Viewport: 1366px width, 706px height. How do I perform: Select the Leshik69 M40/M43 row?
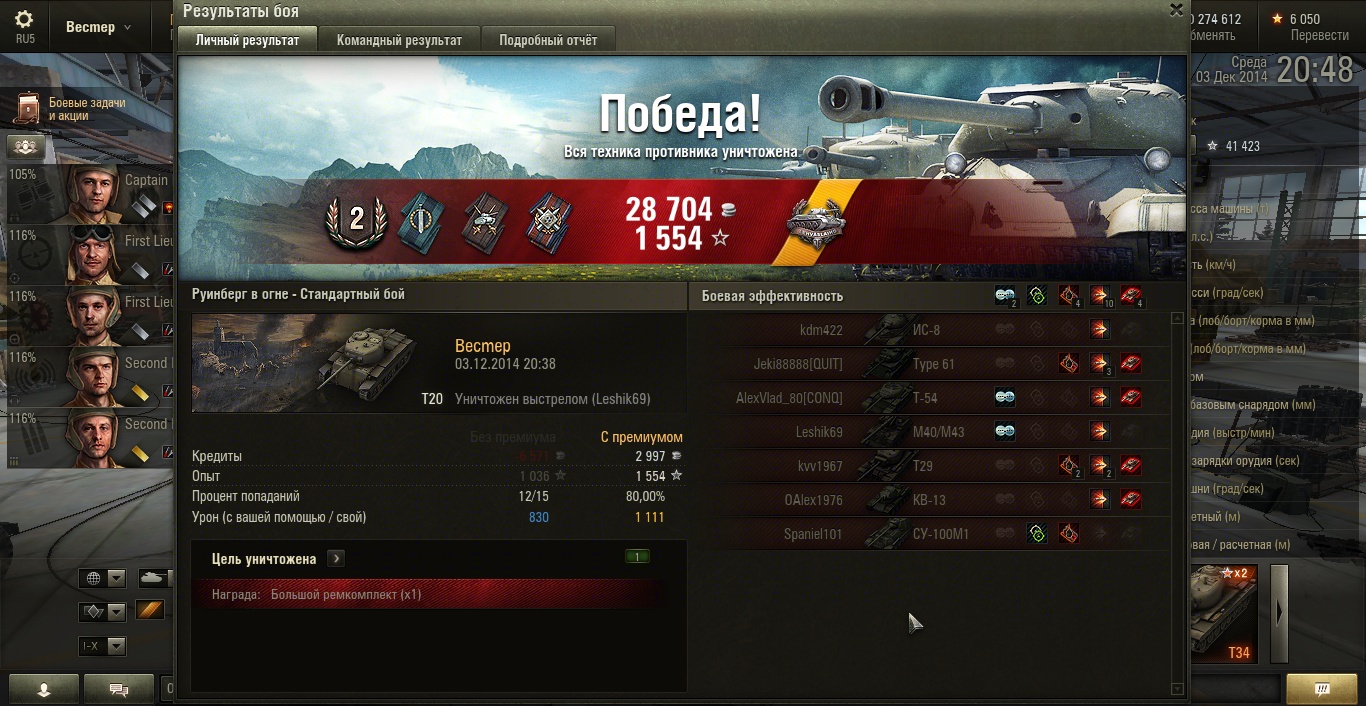click(x=930, y=432)
